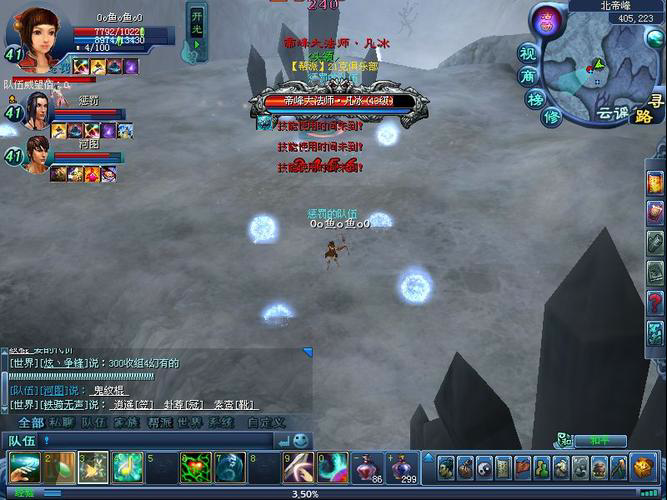The image size is (667, 500).
Task: Click the 修 repair button
Action: click(x=551, y=117)
